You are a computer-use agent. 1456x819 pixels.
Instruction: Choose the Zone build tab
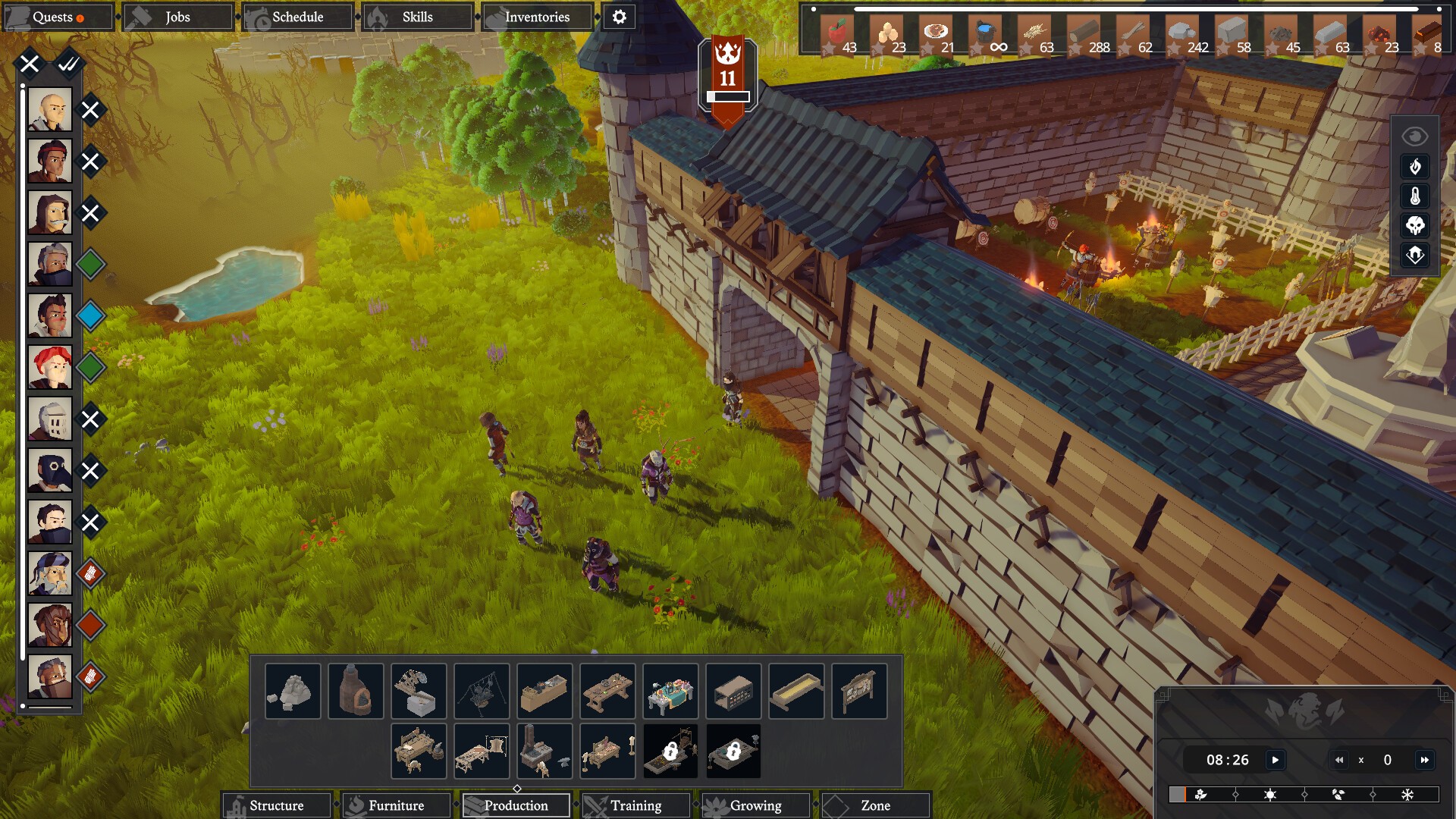click(x=875, y=805)
